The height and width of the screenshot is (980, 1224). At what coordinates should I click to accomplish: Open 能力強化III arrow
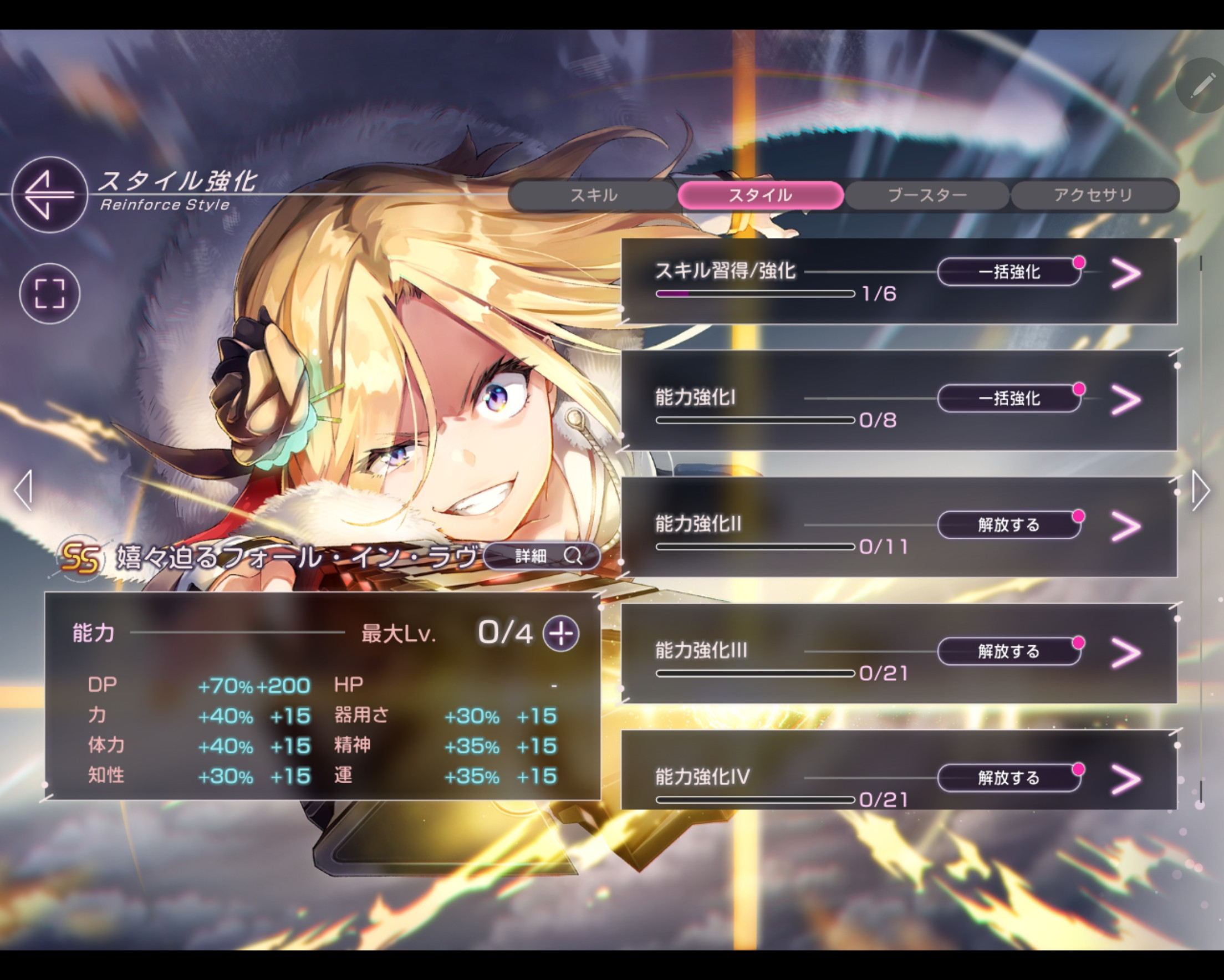(x=1126, y=653)
